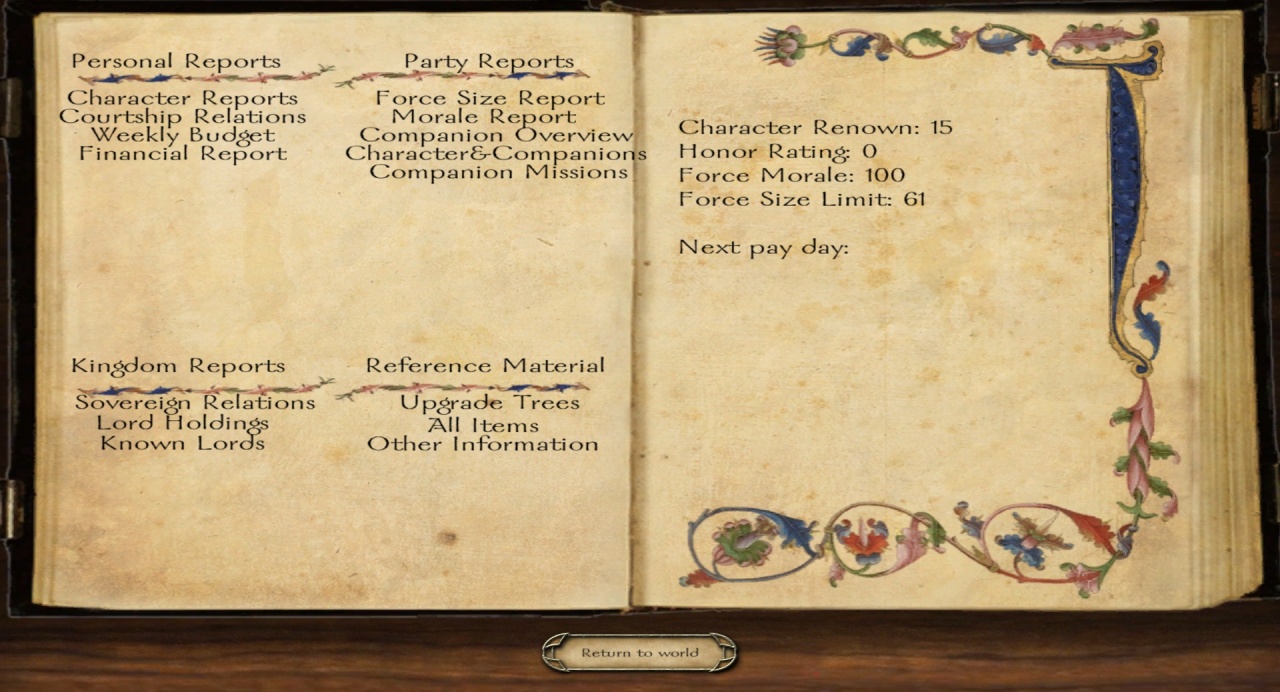Image resolution: width=1280 pixels, height=692 pixels.
Task: Select Companion Overview
Action: point(496,135)
